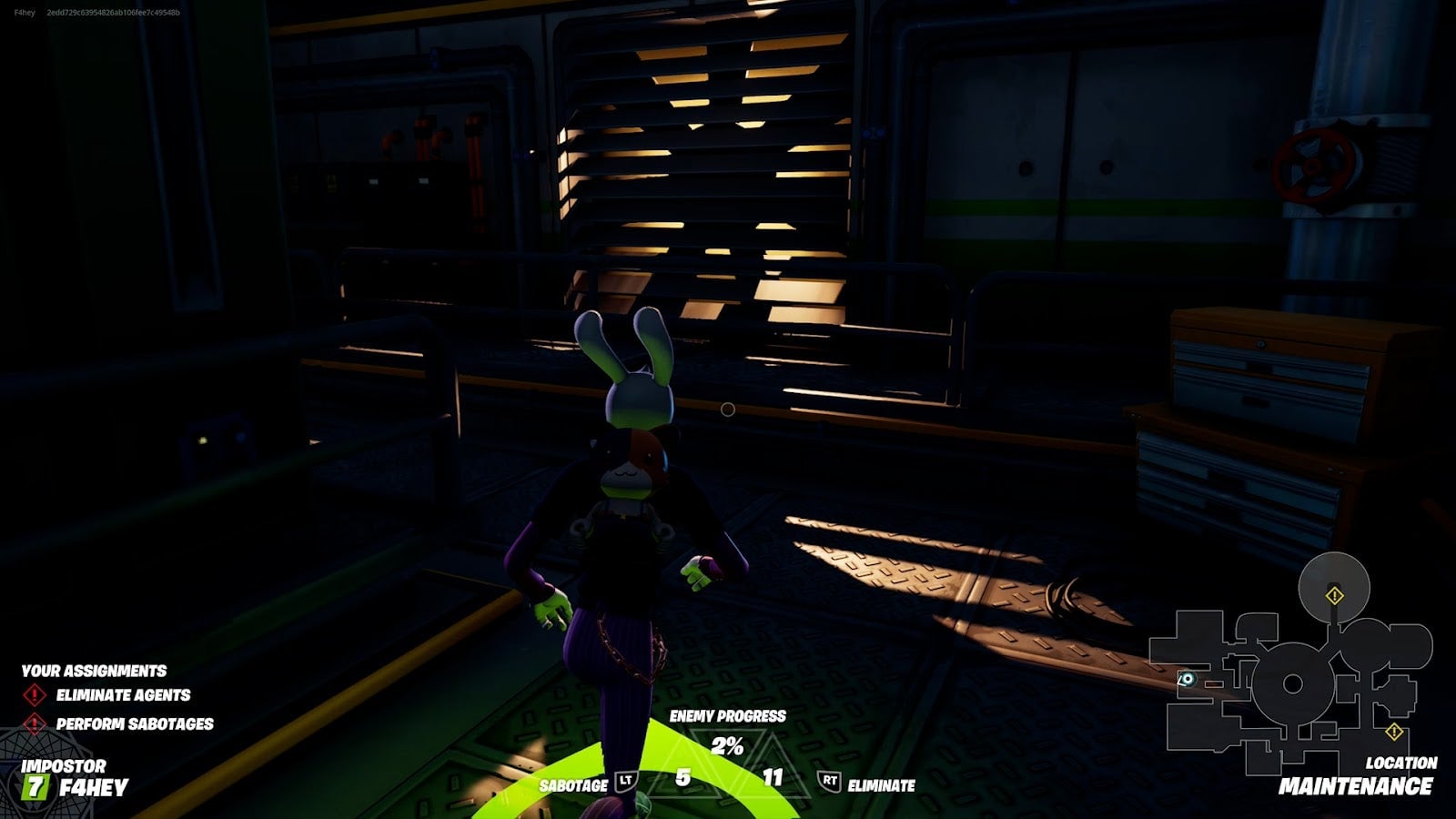The image size is (1456, 819).
Task: Click the red Eliminate Agents warning icon
Action: (35, 694)
